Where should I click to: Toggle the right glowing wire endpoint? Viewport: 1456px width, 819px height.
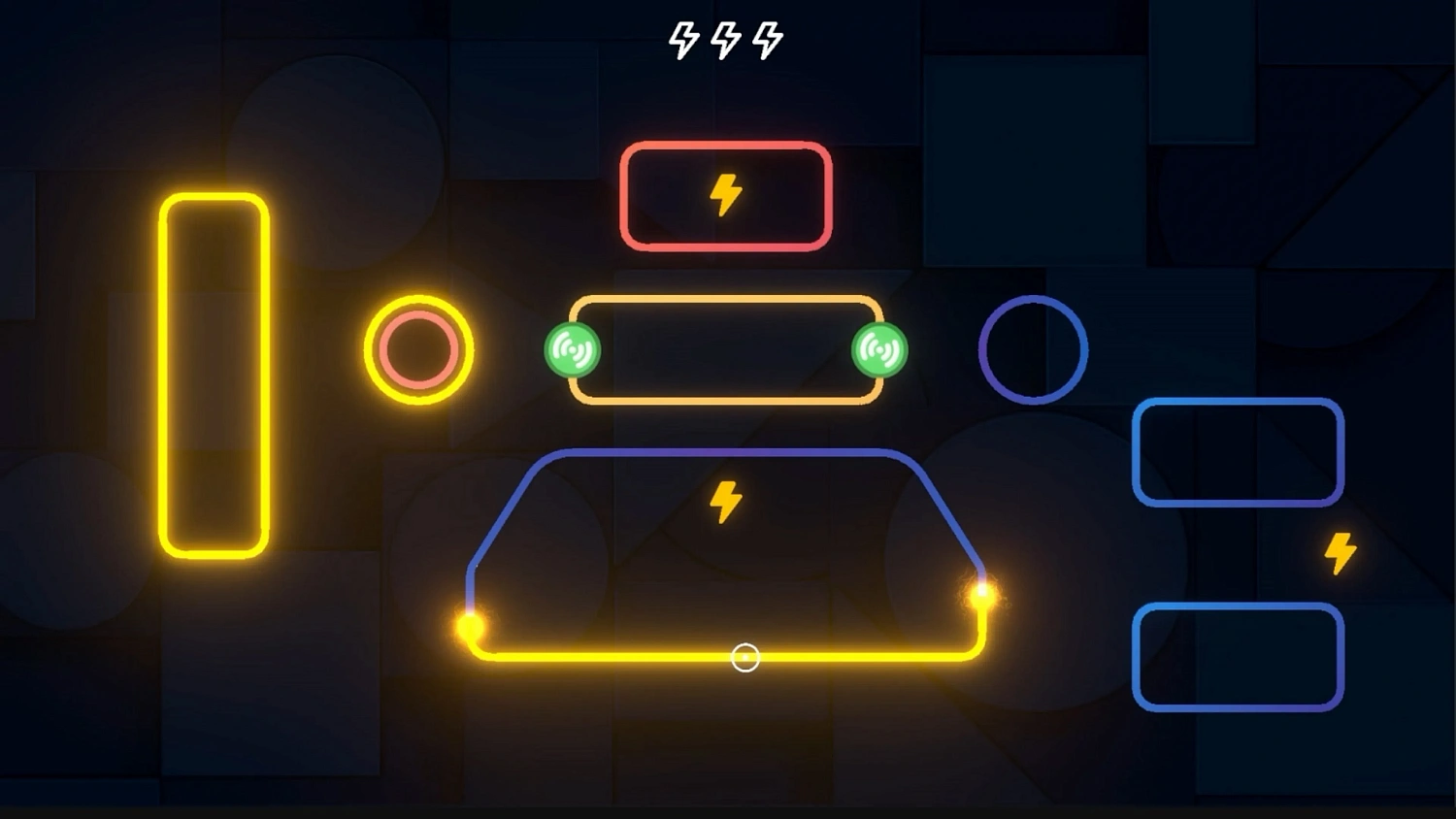982,593
